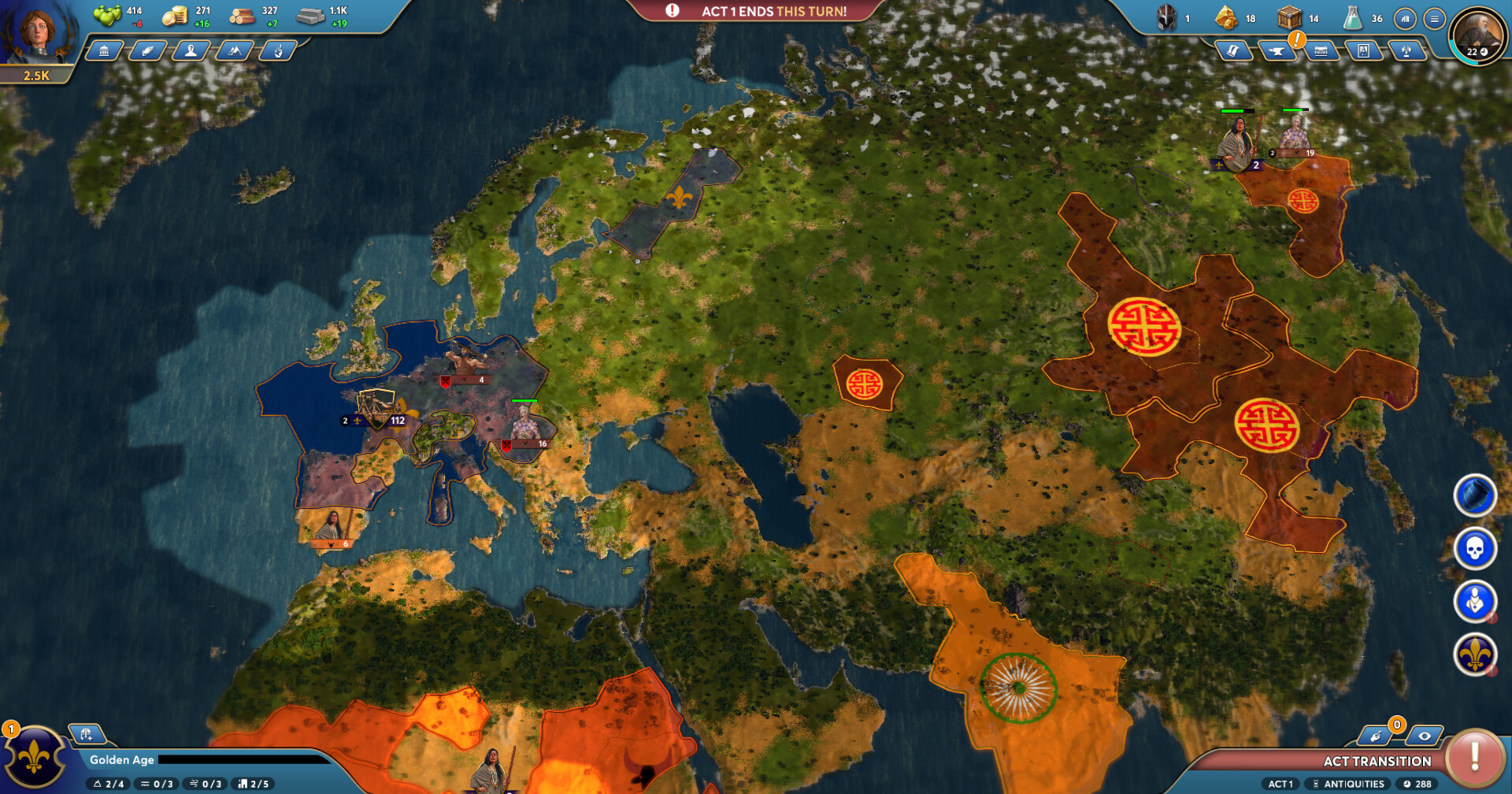Select the quill icon in the top-left toolbar
The image size is (1512, 794).
tap(149, 52)
